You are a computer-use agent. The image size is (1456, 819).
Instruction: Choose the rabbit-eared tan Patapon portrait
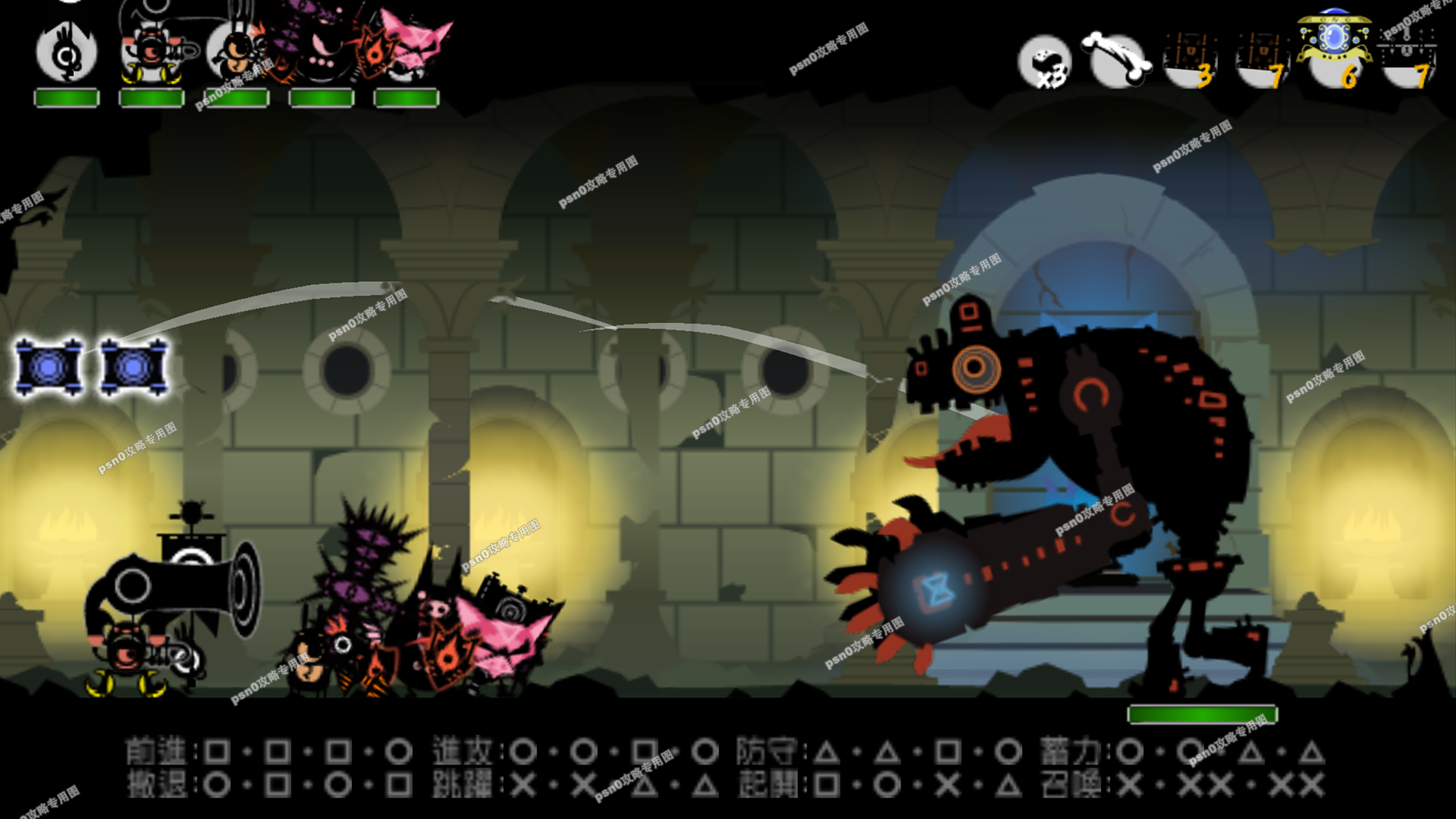(x=235, y=52)
